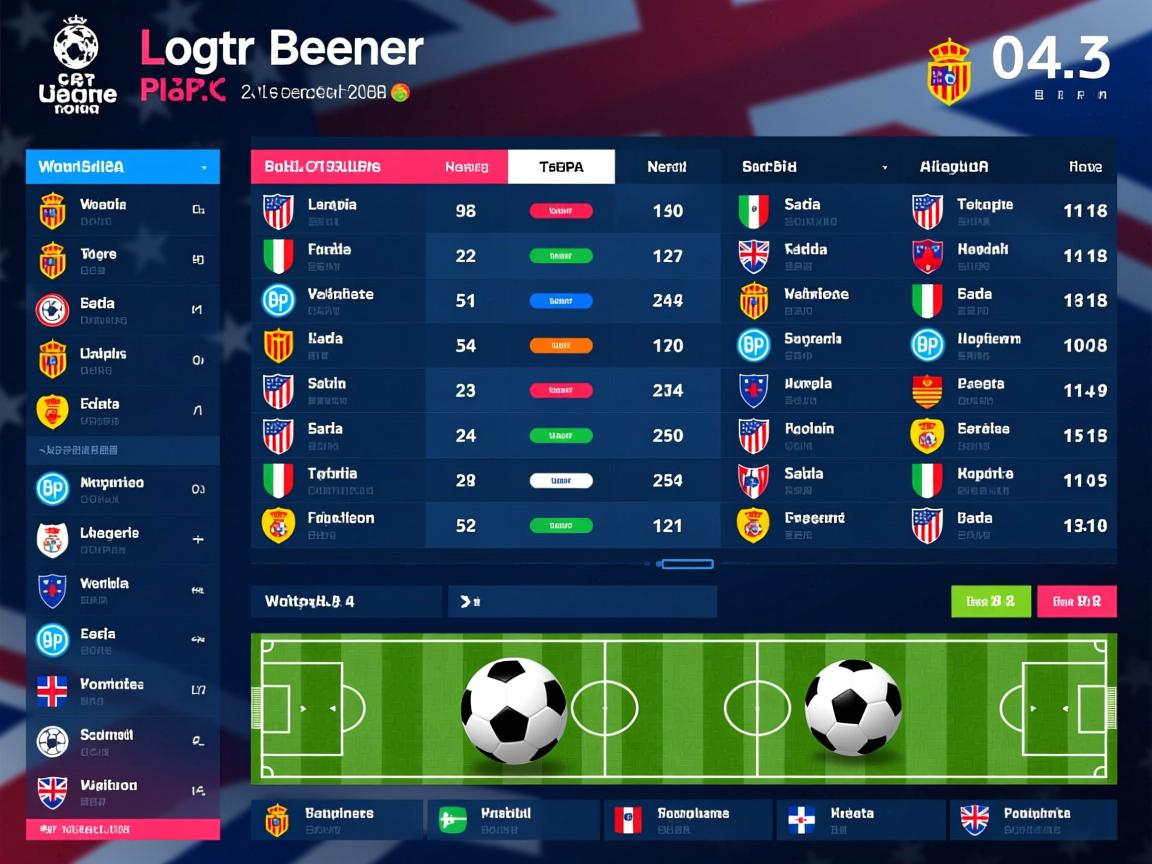Image resolution: width=1152 pixels, height=864 pixels.
Task: Open the Vomnatea sidebar entry
Action: (122, 690)
